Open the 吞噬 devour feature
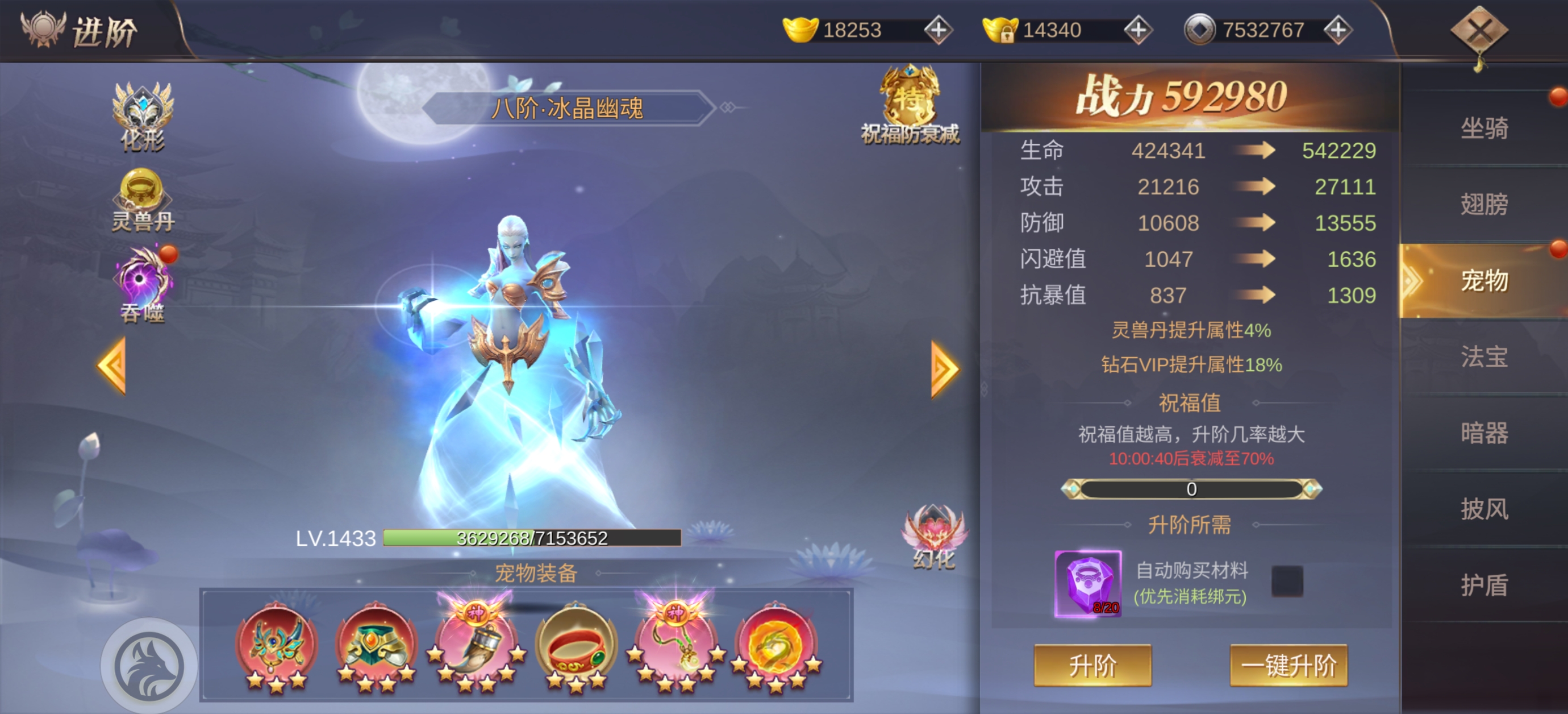Viewport: 1568px width, 714px height. pos(143,285)
